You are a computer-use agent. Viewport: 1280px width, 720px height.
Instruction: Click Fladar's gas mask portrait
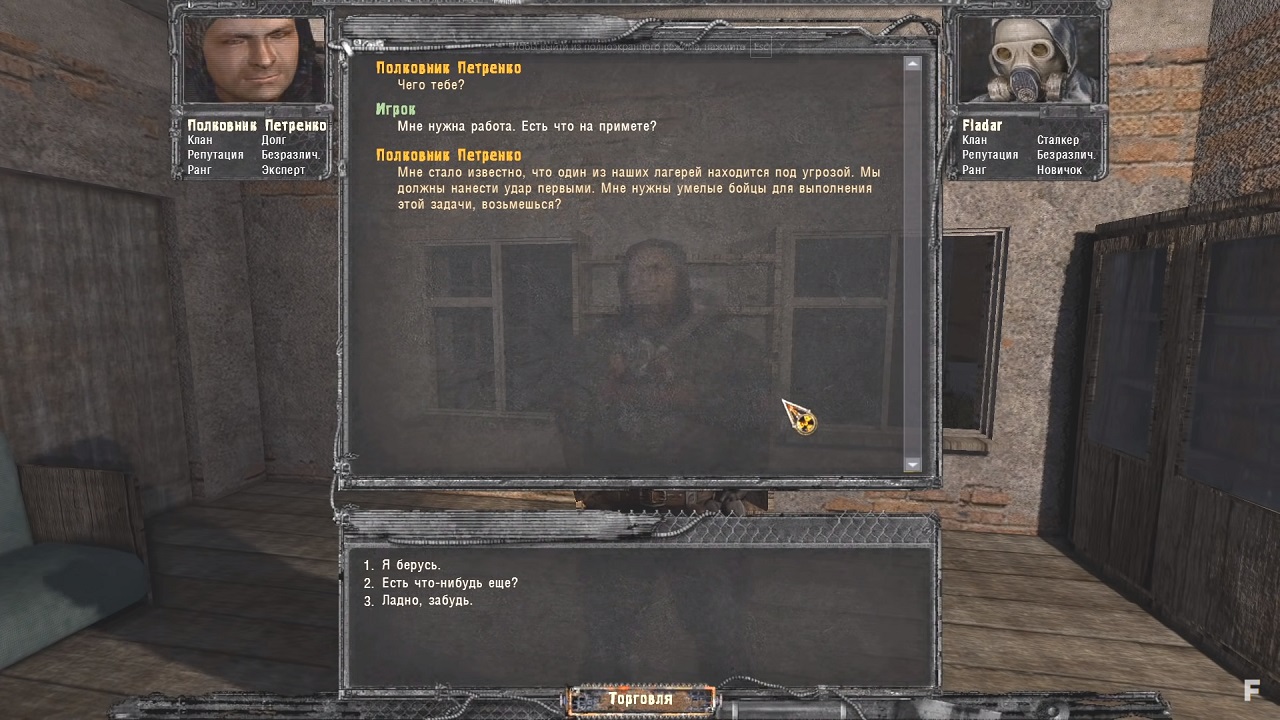pos(1029,60)
